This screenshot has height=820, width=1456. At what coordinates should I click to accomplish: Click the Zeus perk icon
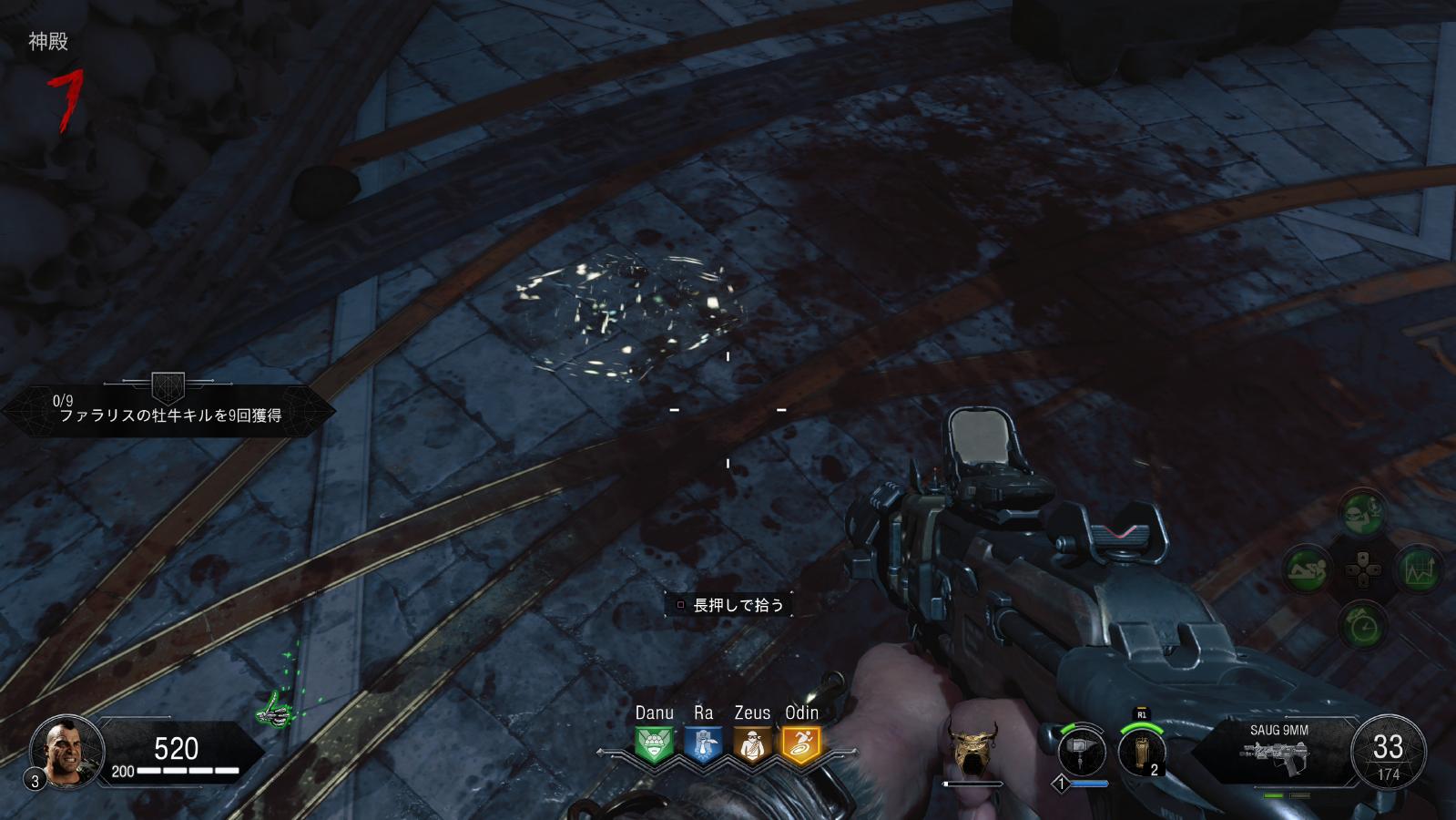click(x=752, y=744)
